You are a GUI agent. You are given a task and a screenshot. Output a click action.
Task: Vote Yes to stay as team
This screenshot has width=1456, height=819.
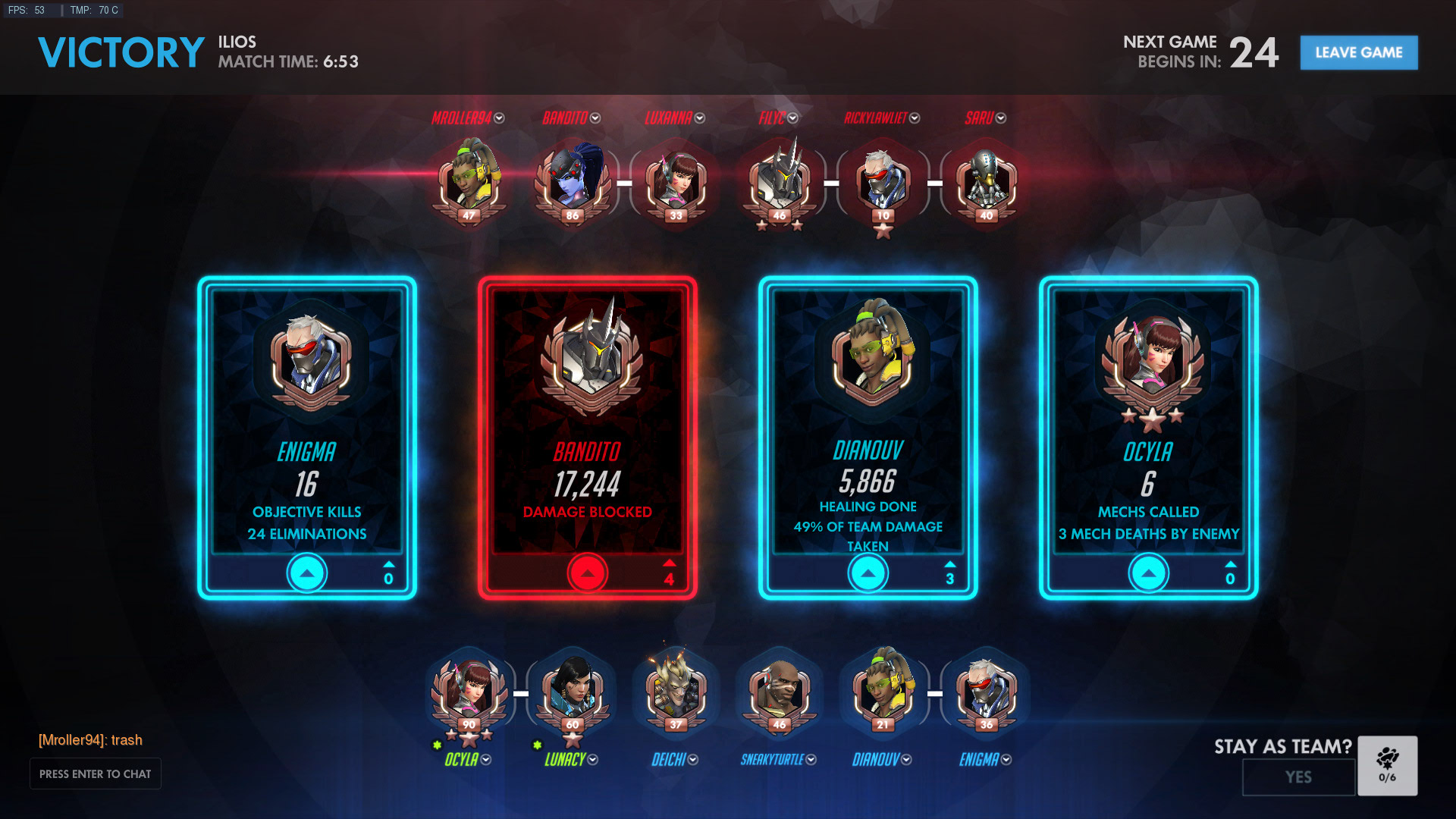1298,777
